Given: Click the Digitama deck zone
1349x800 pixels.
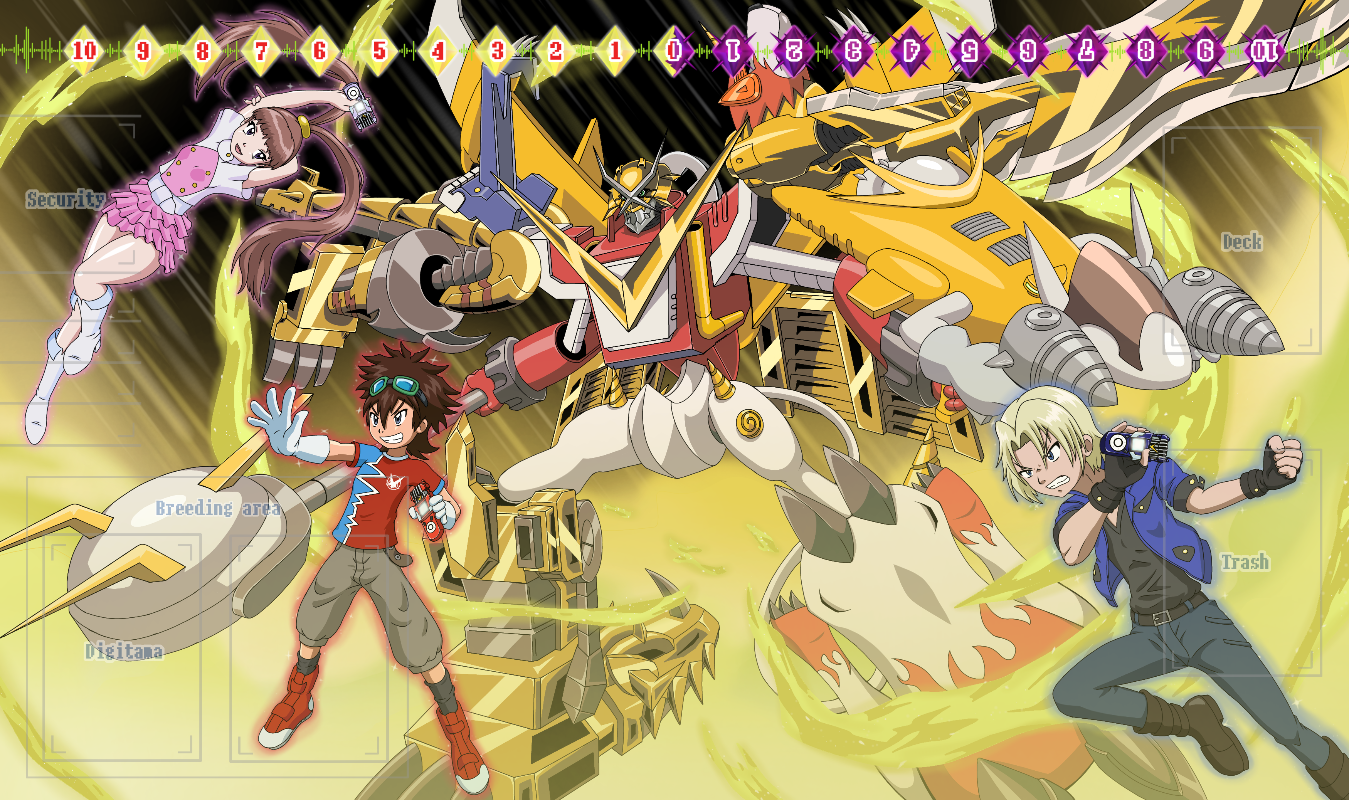Looking at the screenshot, I should [124, 650].
